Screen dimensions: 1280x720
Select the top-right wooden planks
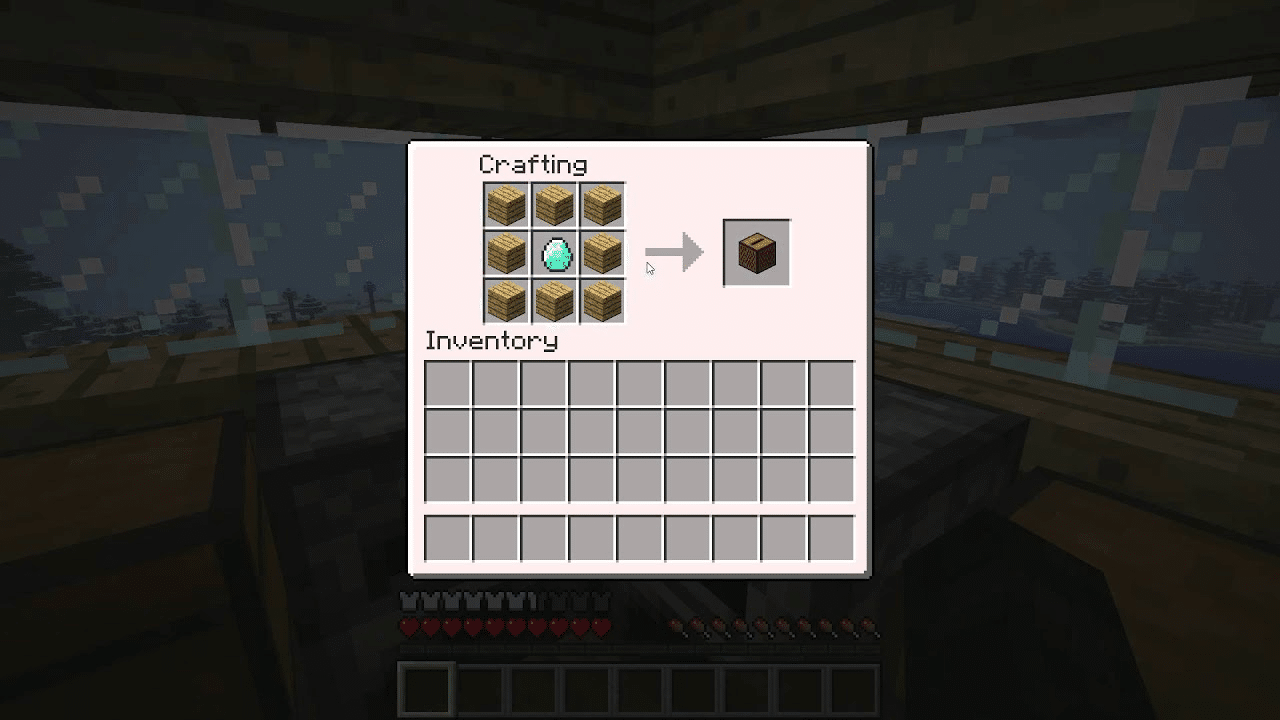click(x=604, y=204)
